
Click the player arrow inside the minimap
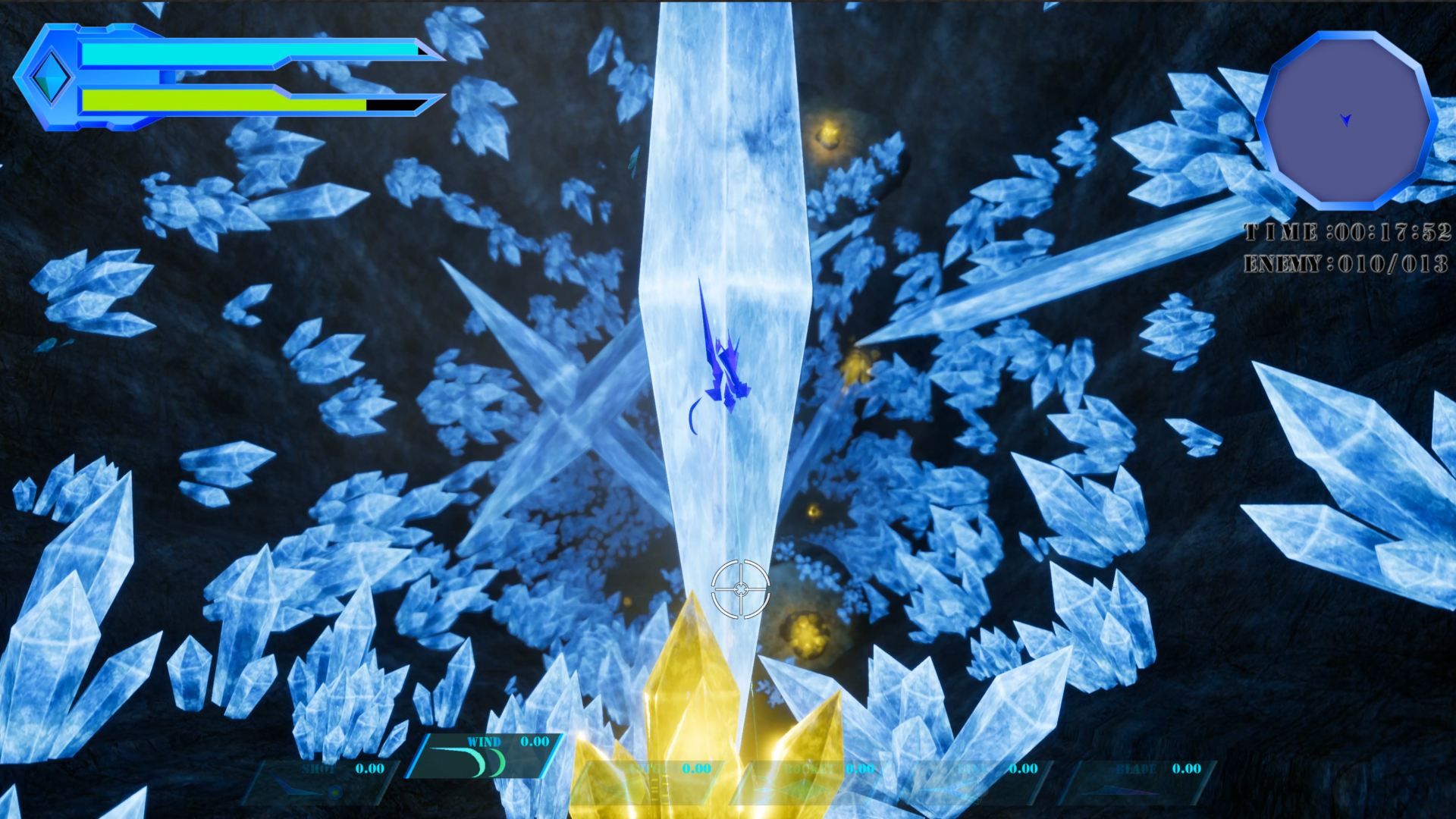pyautogui.click(x=1345, y=119)
